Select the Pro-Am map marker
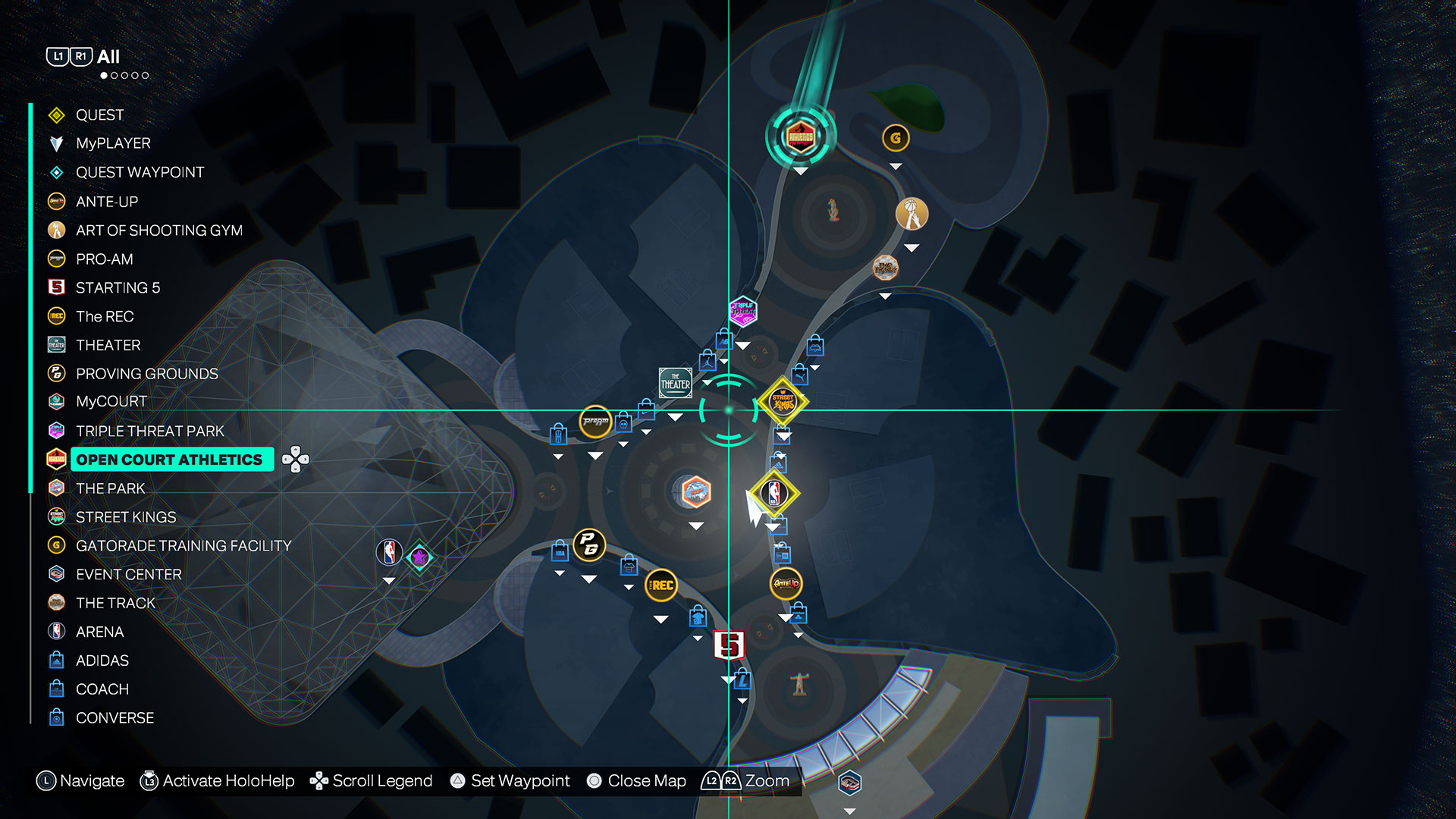 pyautogui.click(x=596, y=421)
